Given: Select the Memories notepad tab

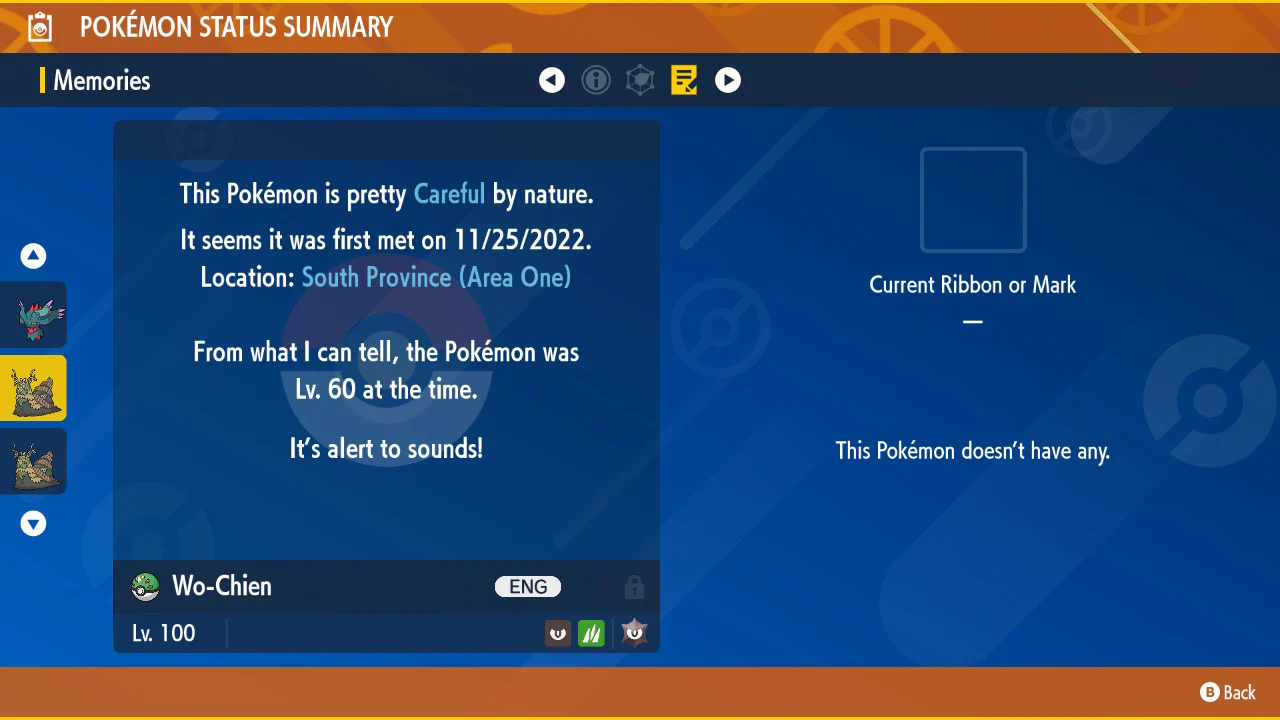Looking at the screenshot, I should (684, 80).
